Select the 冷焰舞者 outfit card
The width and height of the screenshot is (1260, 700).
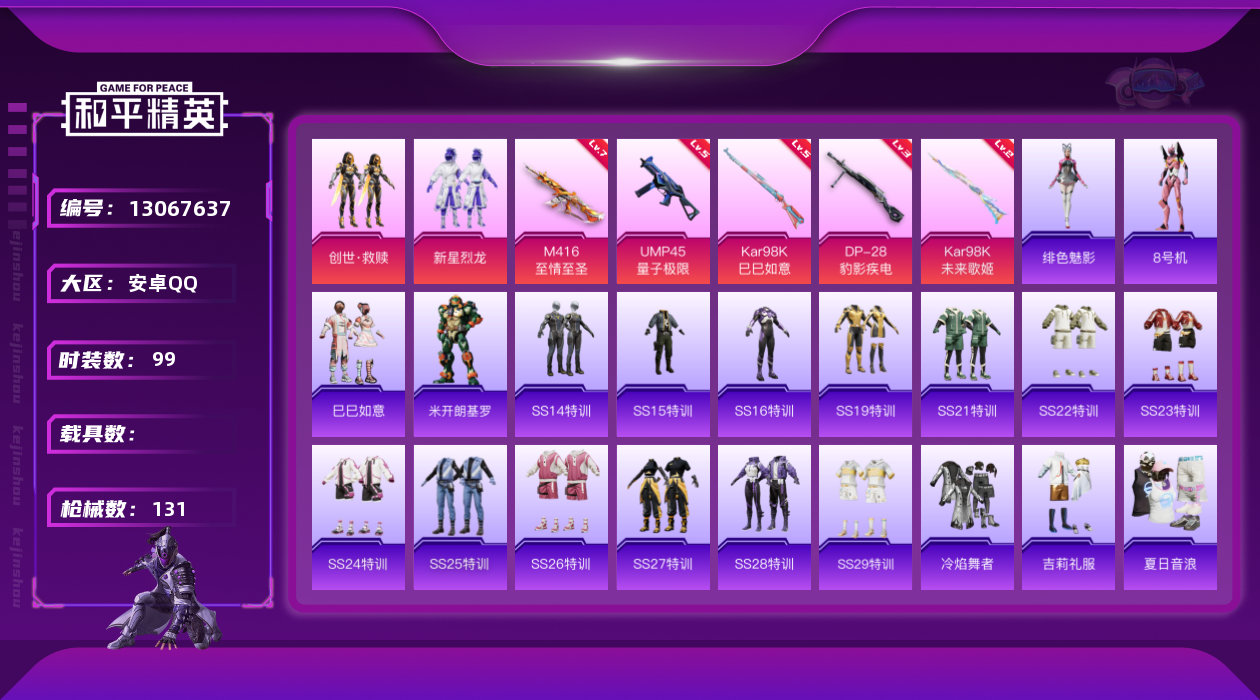[966, 517]
